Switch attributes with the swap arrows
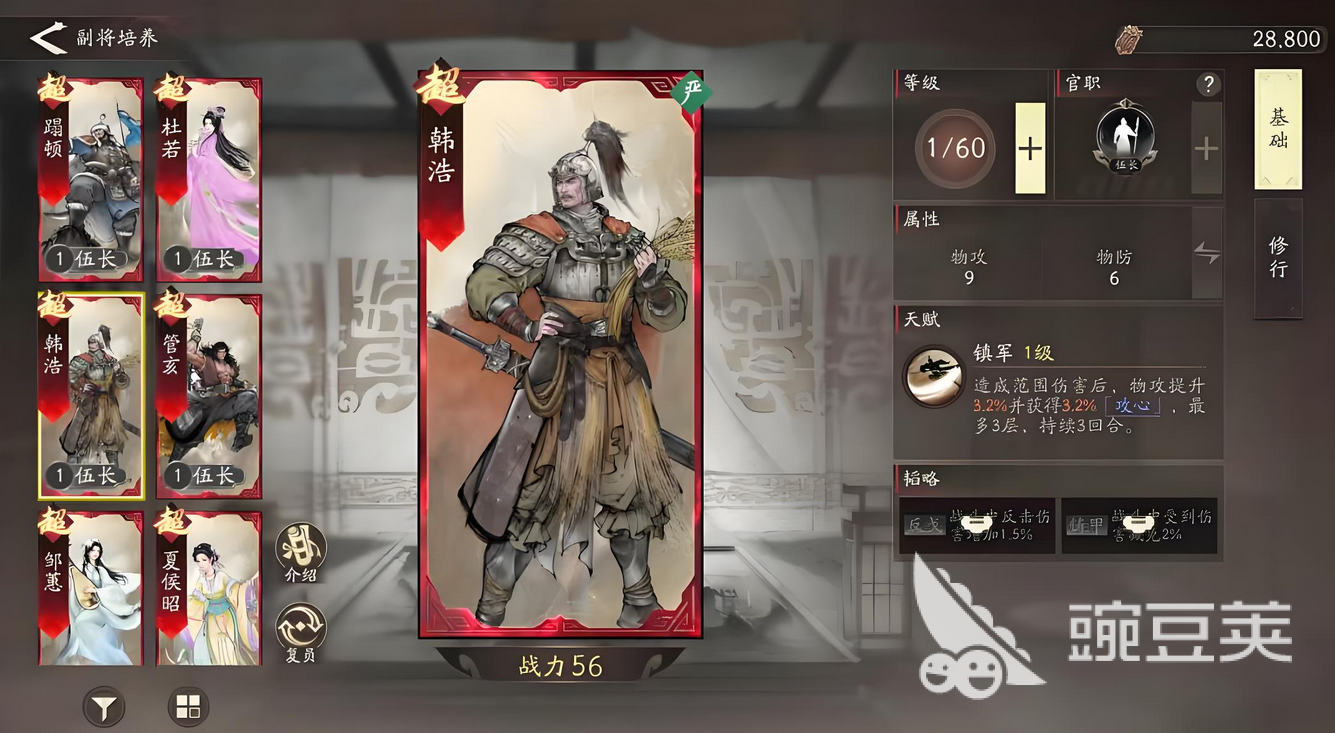1335x733 pixels. pos(1207,253)
